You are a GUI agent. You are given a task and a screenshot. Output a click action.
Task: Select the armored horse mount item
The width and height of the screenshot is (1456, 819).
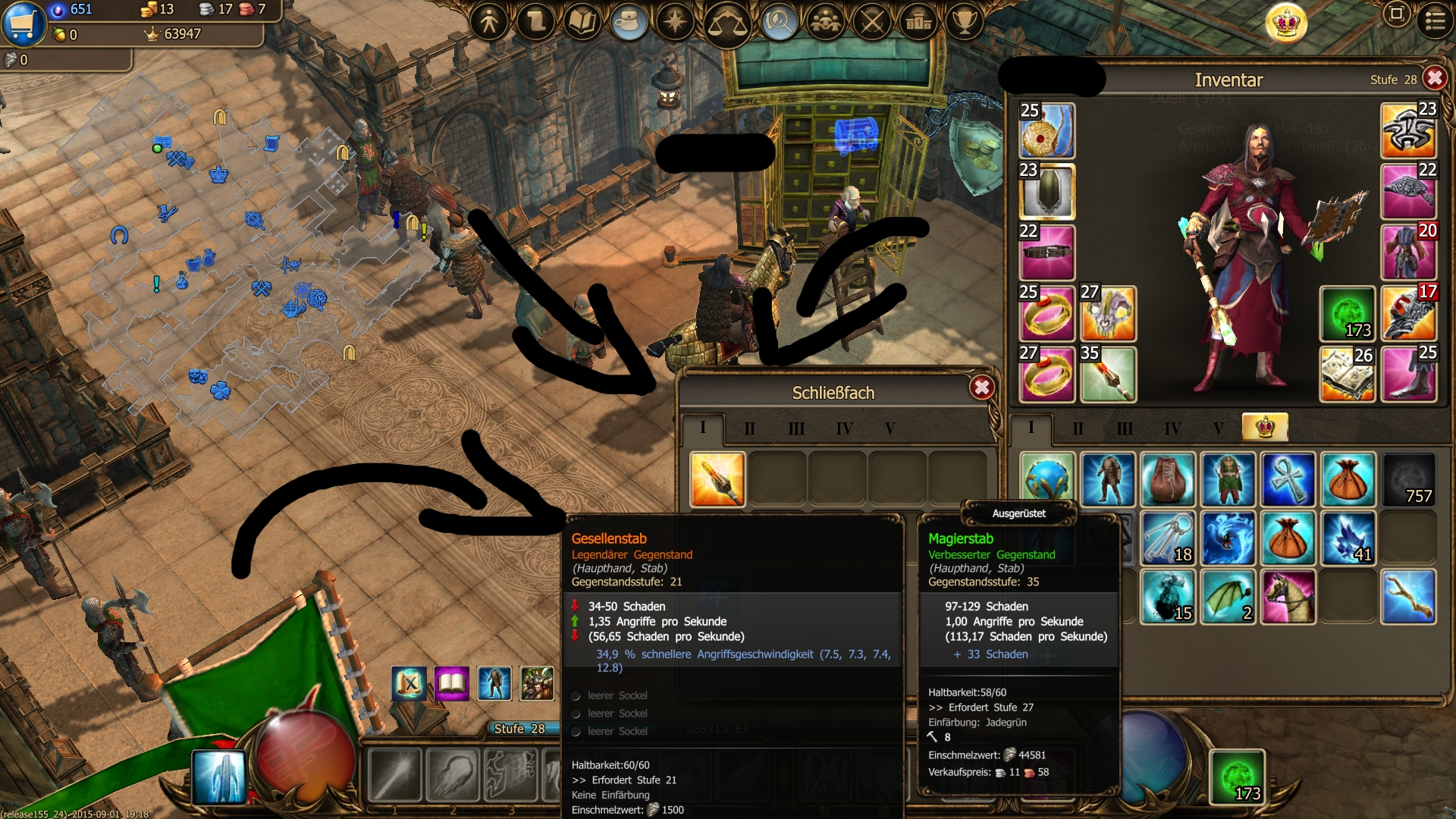point(1288,597)
